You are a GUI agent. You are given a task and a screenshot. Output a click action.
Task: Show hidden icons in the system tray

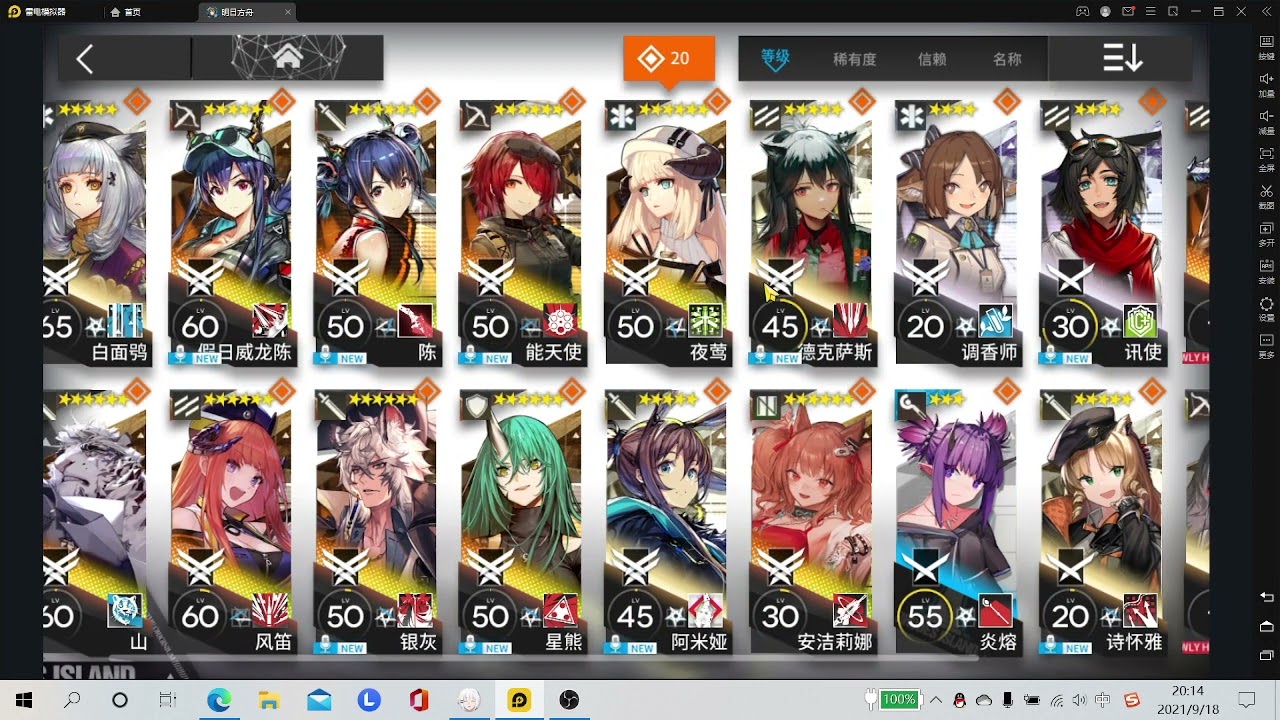click(934, 700)
